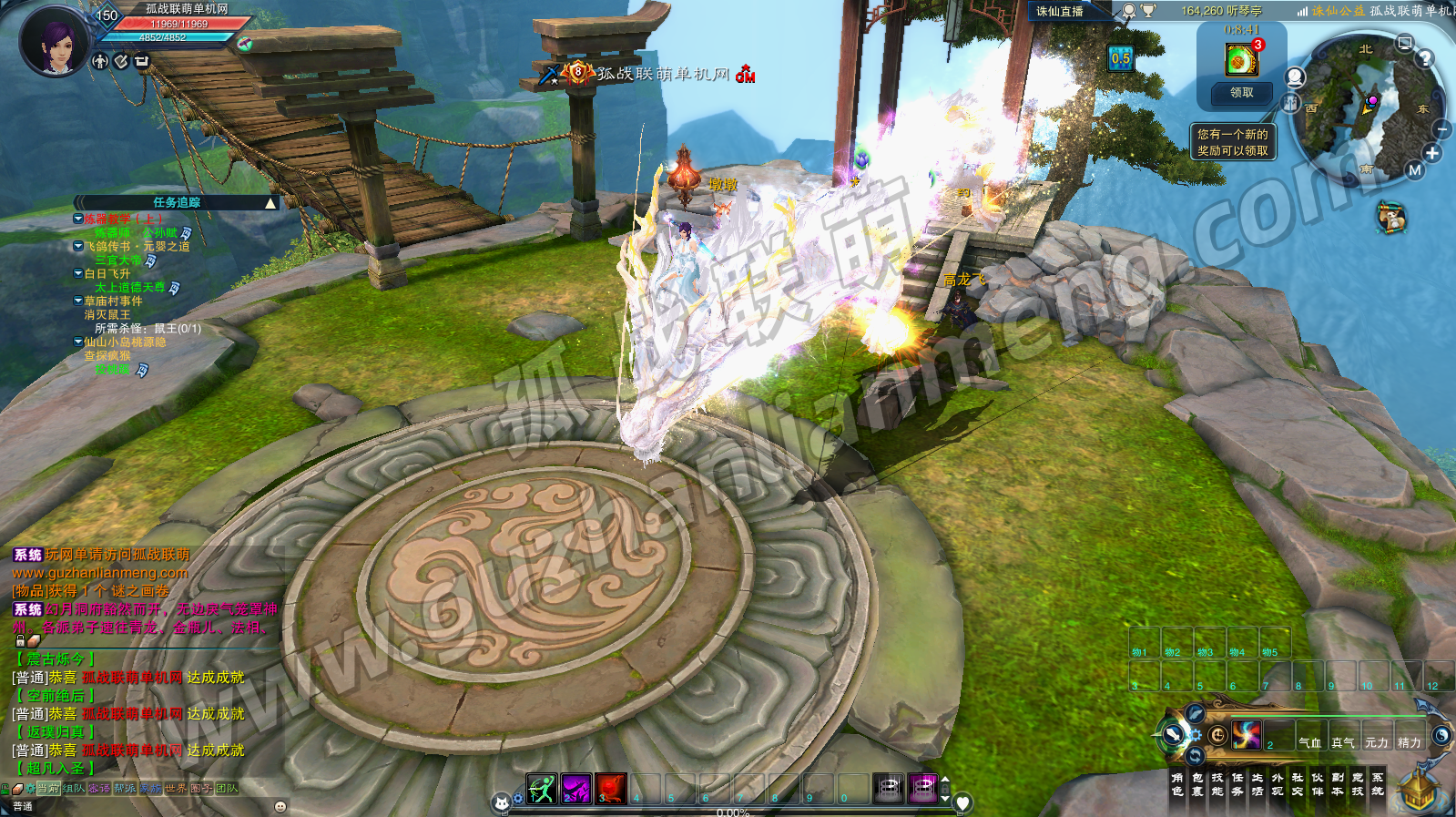Viewport: 1456px width, 817px height.
Task: Zoom in the minimap with the plus button
Action: 1432,153
